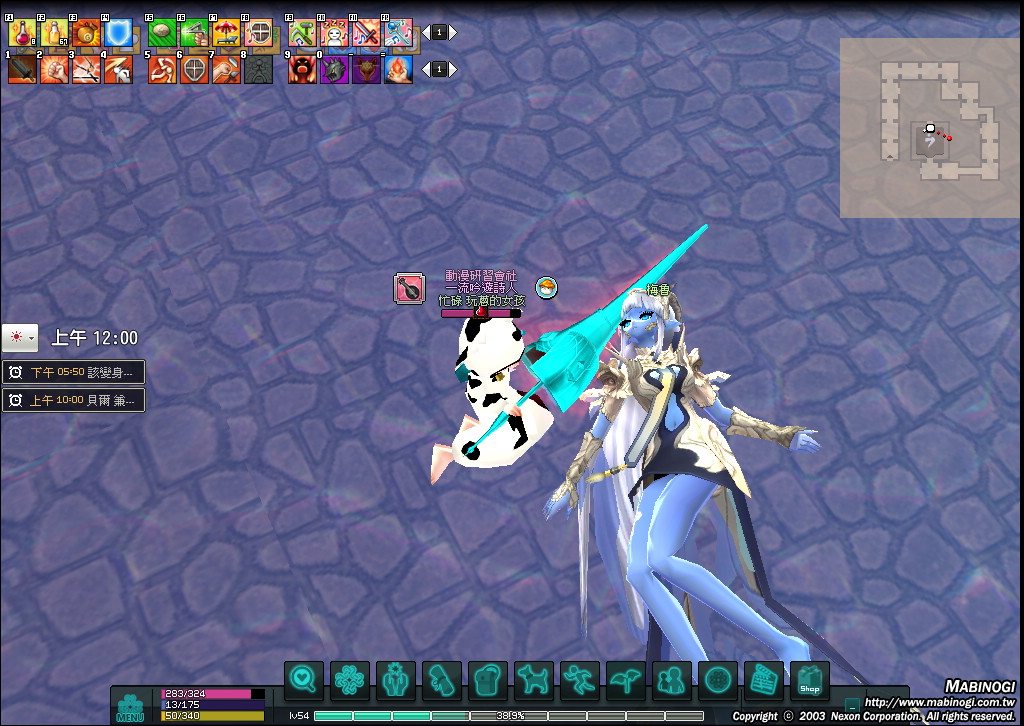Click the minimap

[x=931, y=128]
